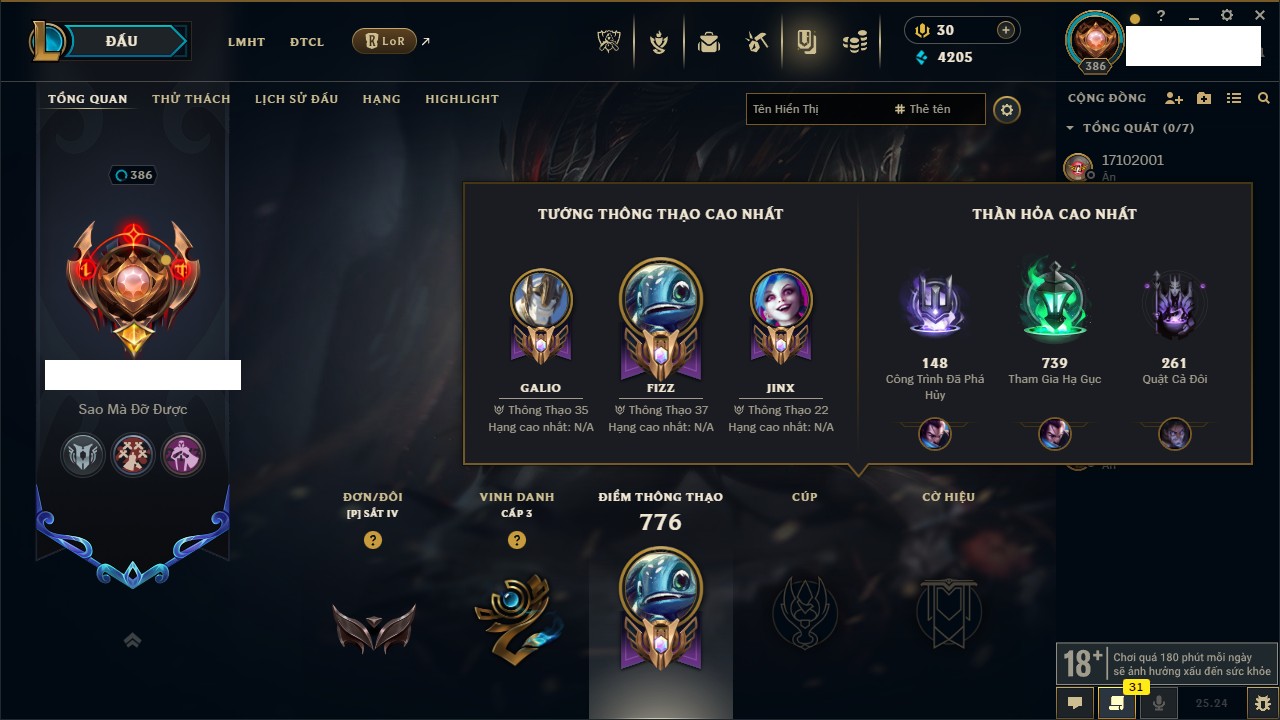This screenshot has height=720, width=1280.
Task: Click the ĐẤU play button
Action: (x=122, y=41)
